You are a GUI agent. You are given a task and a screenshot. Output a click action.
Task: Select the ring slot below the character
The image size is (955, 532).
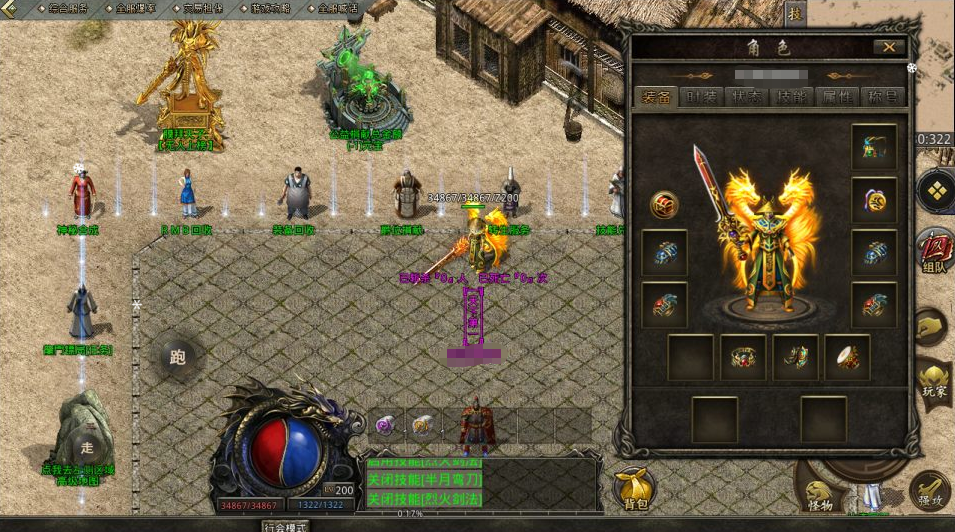coord(743,356)
